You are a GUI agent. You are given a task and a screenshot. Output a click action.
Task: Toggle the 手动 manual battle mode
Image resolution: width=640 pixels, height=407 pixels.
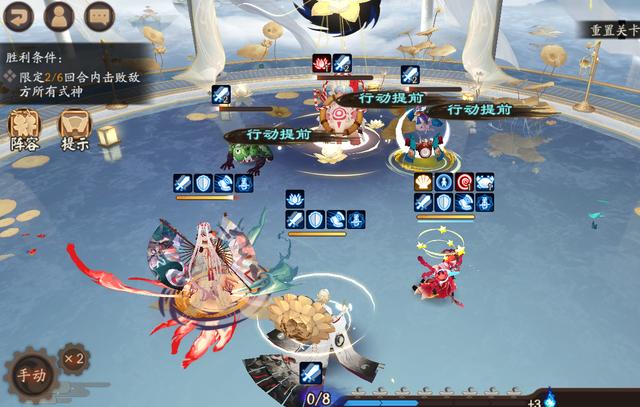coord(31,377)
